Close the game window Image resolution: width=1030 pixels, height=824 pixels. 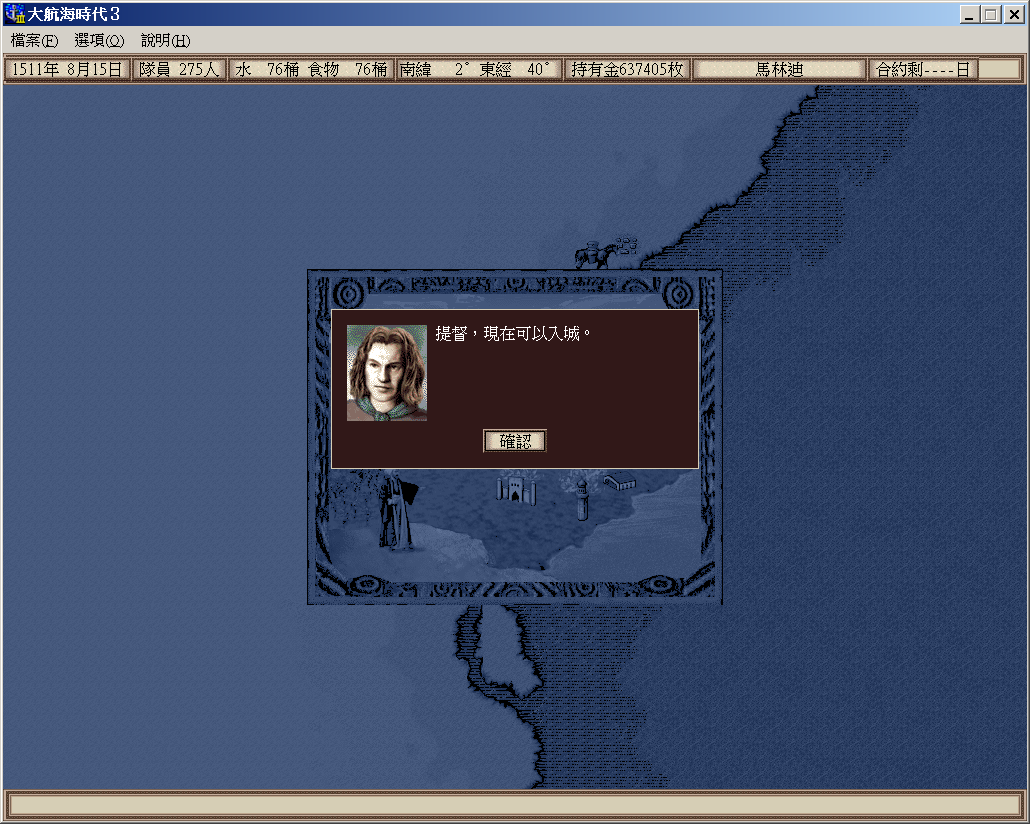[1012, 14]
